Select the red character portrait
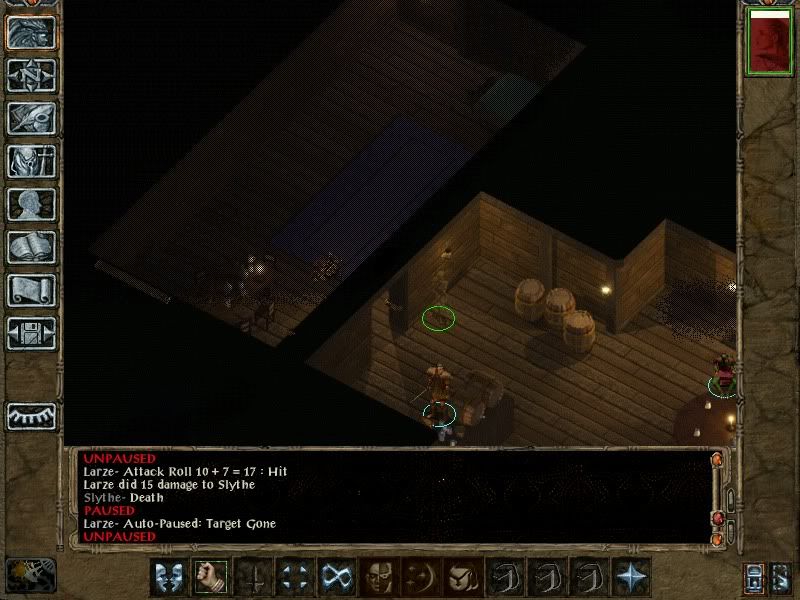Image resolution: width=800 pixels, height=600 pixels. pyautogui.click(x=768, y=44)
